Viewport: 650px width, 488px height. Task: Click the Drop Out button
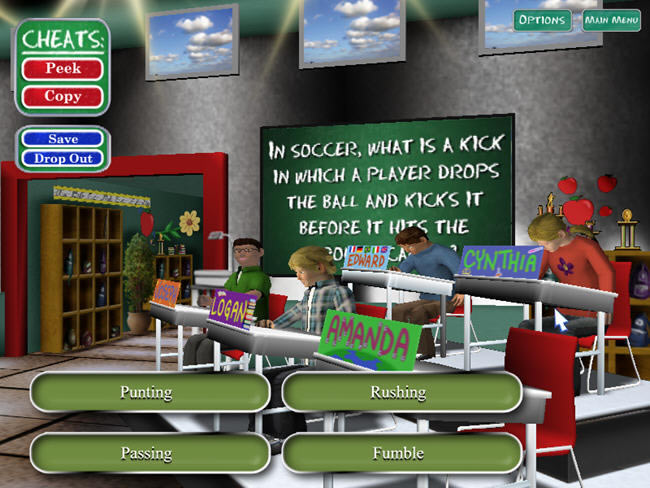point(63,158)
